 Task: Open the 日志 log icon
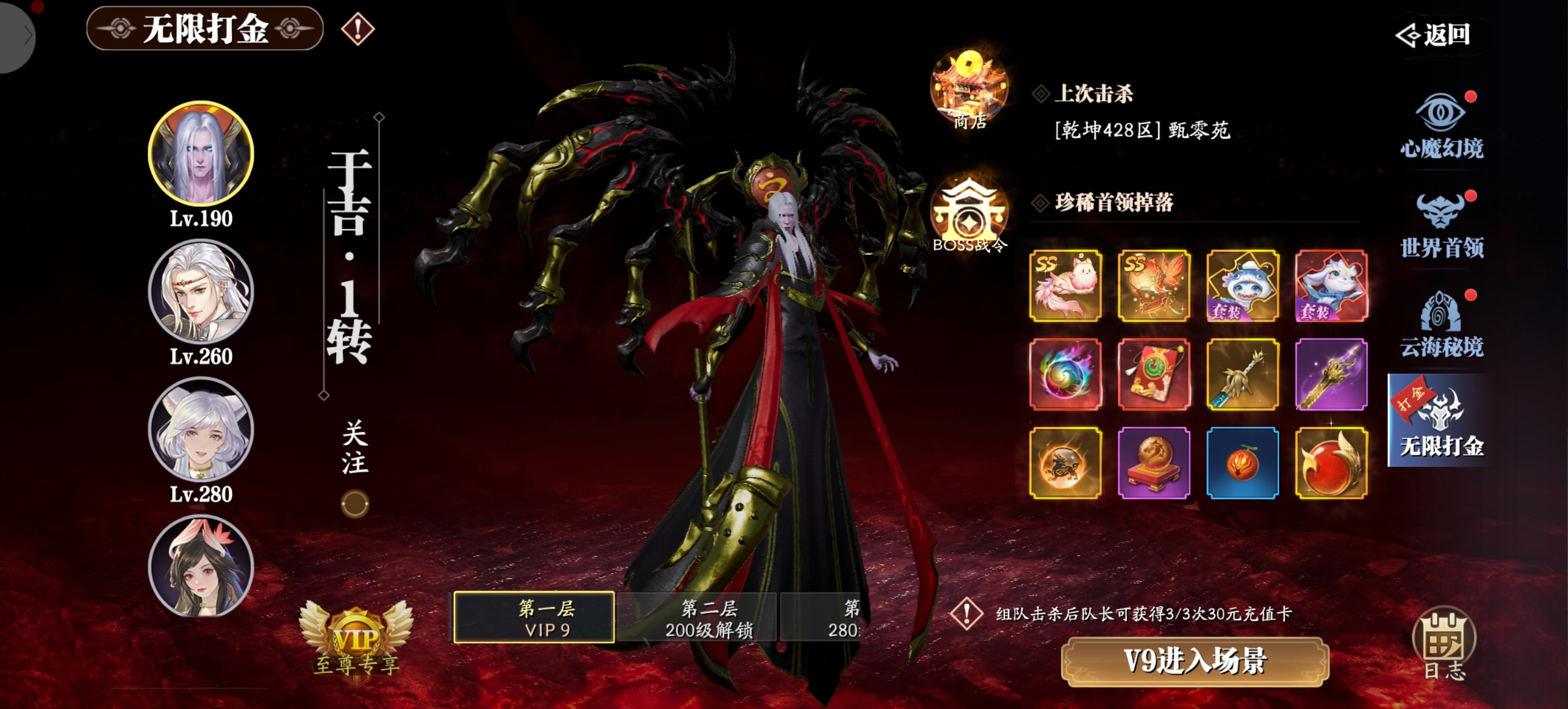[1444, 643]
